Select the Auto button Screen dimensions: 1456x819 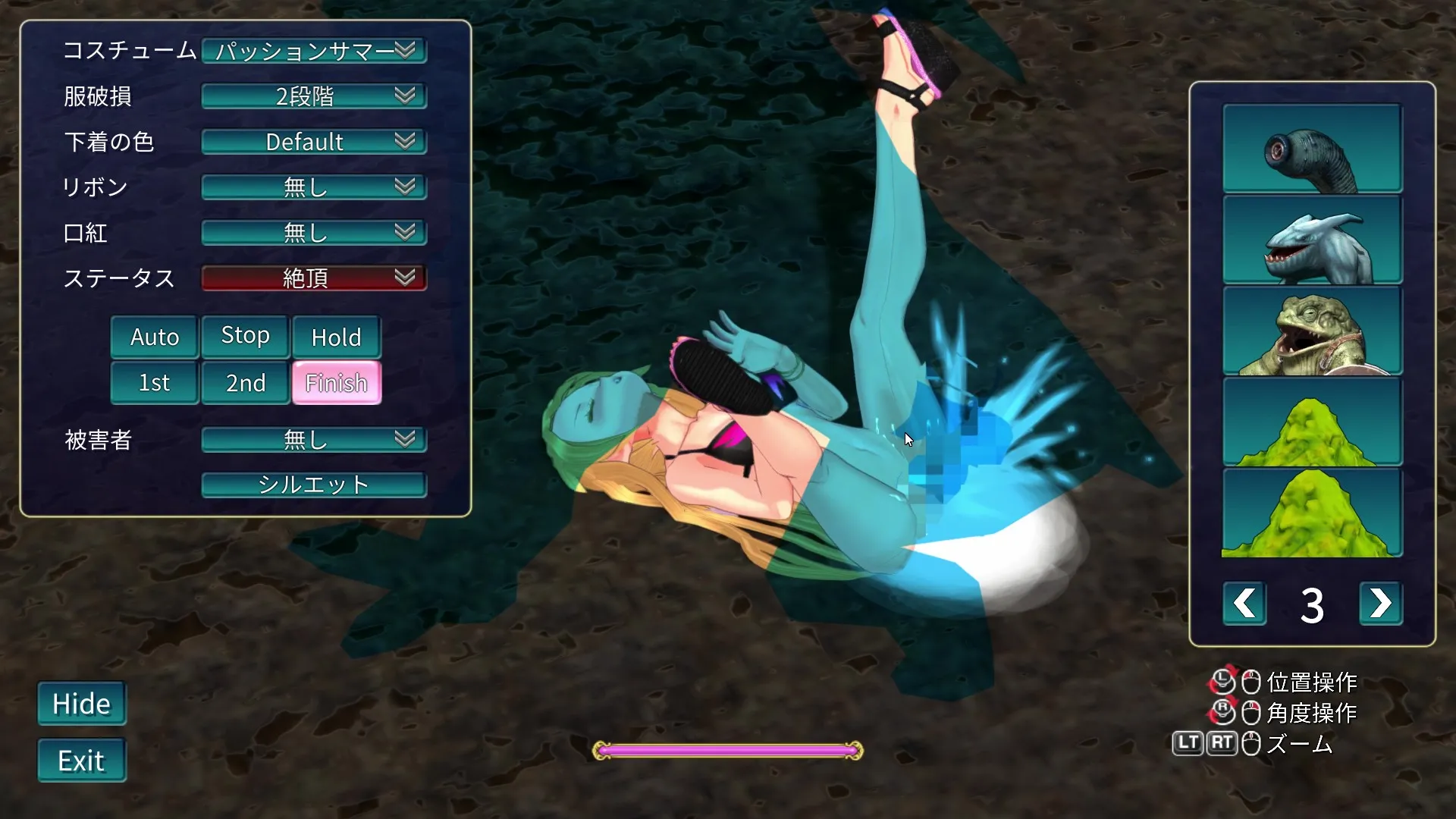155,337
